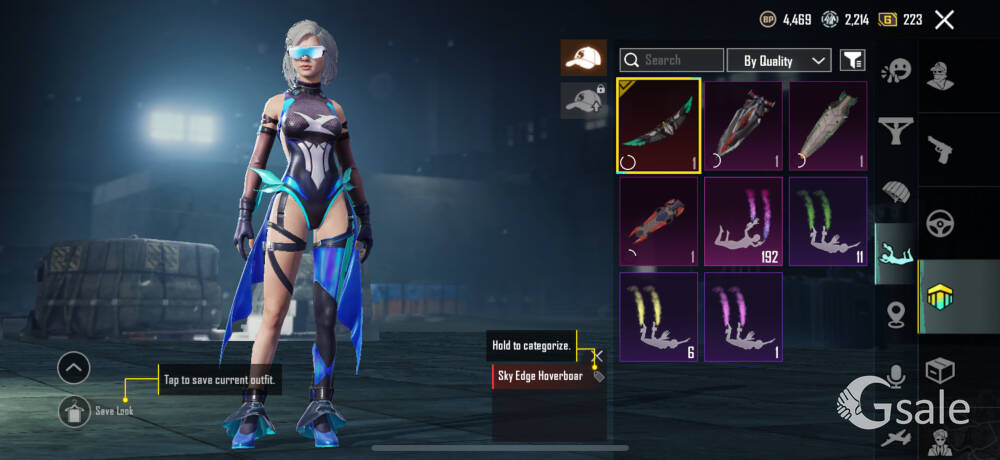Switch to the emote face tab
1000x460 pixels.
pos(896,71)
